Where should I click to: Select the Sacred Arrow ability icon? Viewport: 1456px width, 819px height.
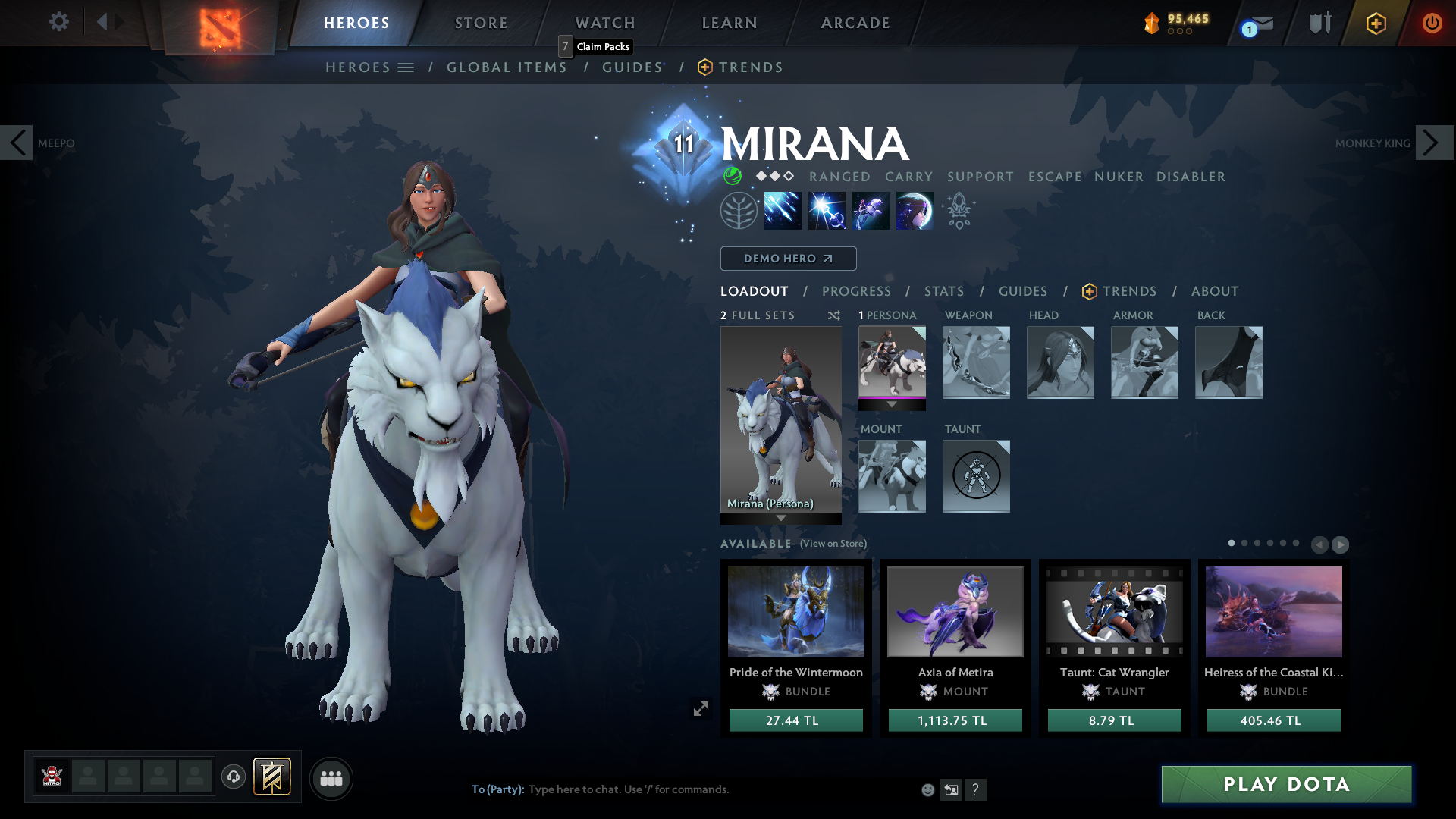pos(827,211)
